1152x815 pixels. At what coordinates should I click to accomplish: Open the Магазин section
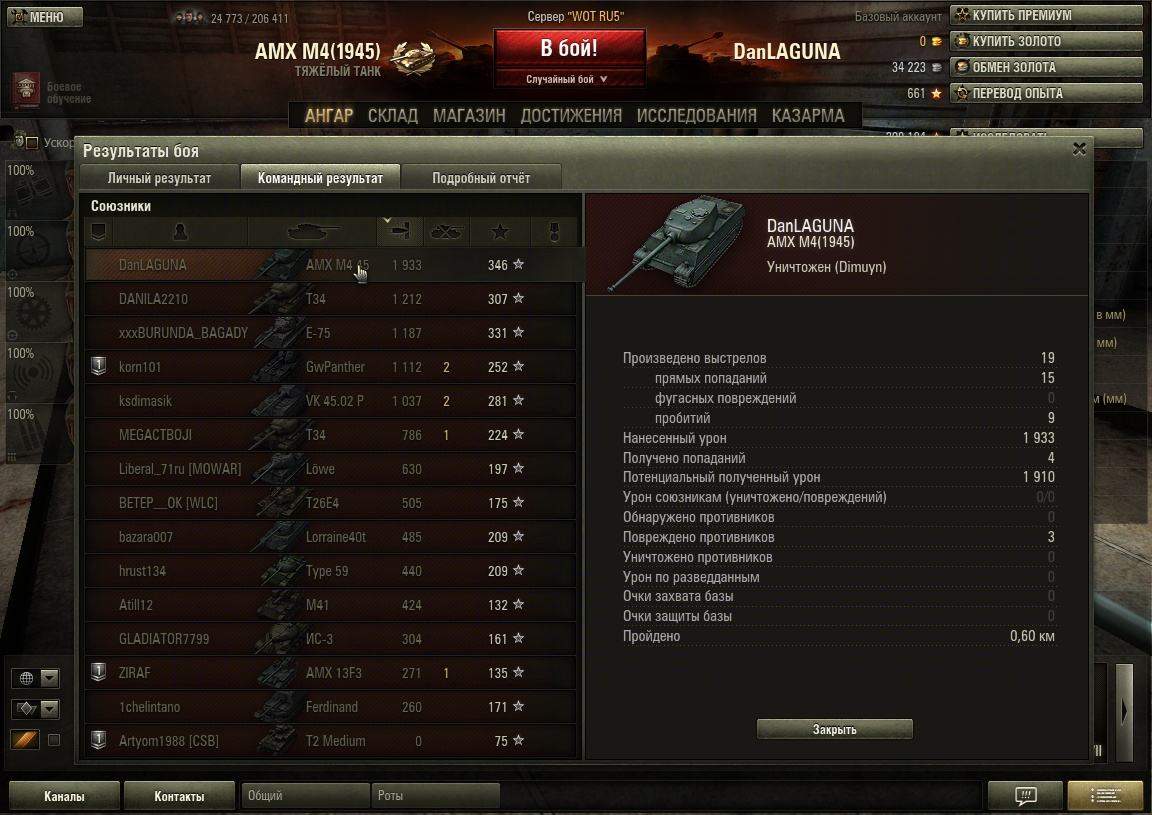pyautogui.click(x=469, y=116)
